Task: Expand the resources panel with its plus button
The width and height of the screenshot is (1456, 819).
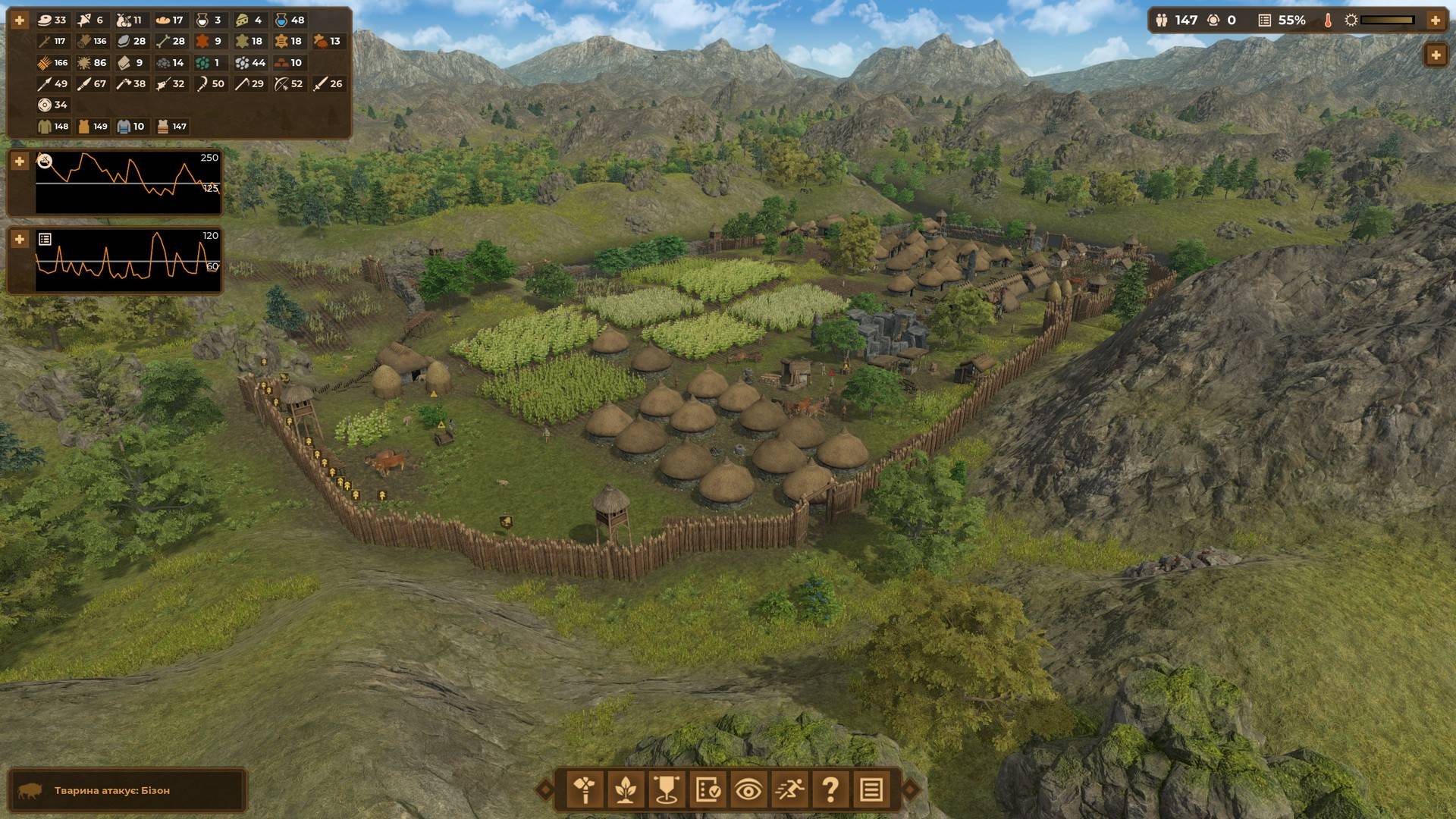Action: (20, 20)
